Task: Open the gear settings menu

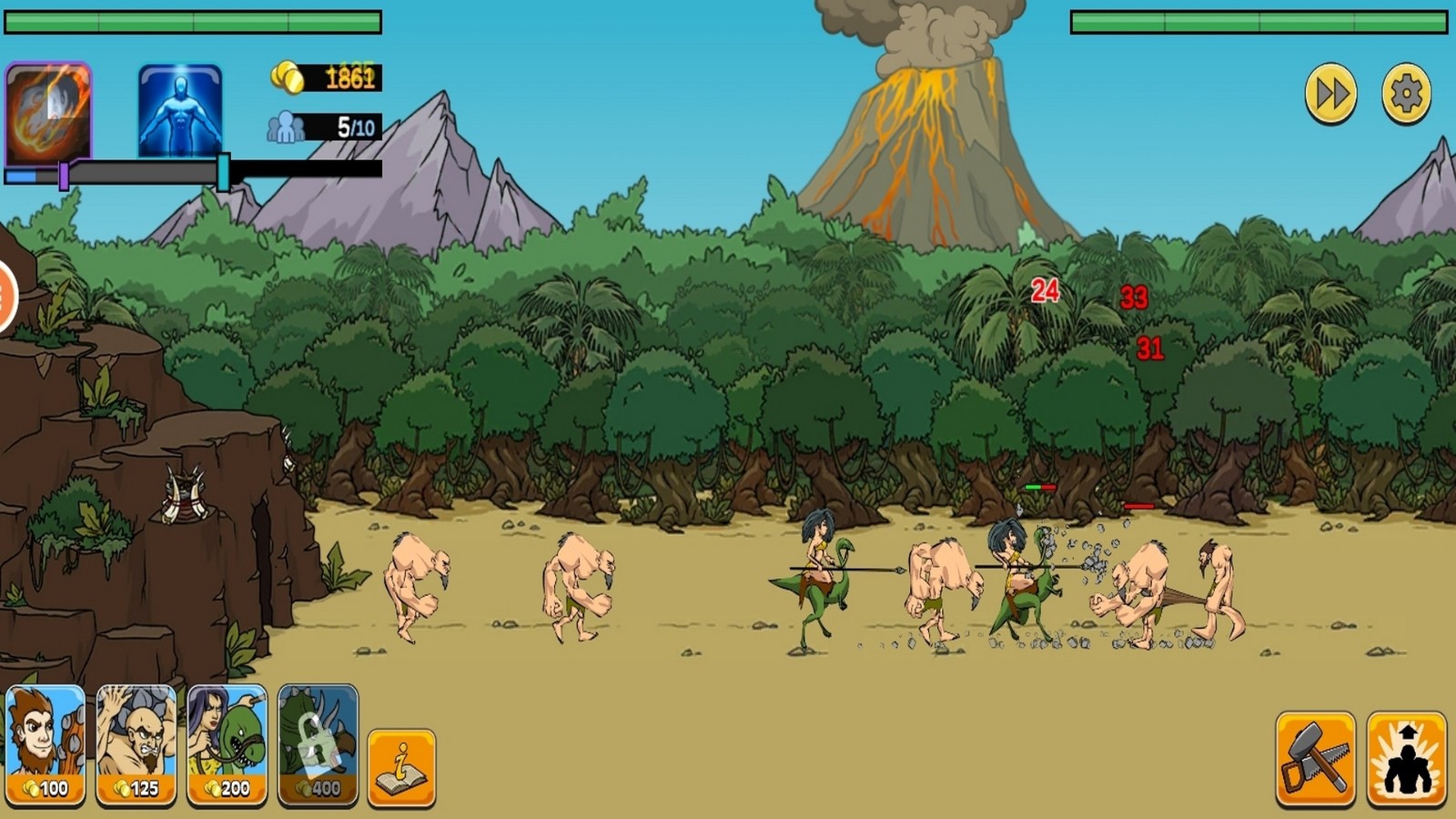Action: [x=1406, y=93]
